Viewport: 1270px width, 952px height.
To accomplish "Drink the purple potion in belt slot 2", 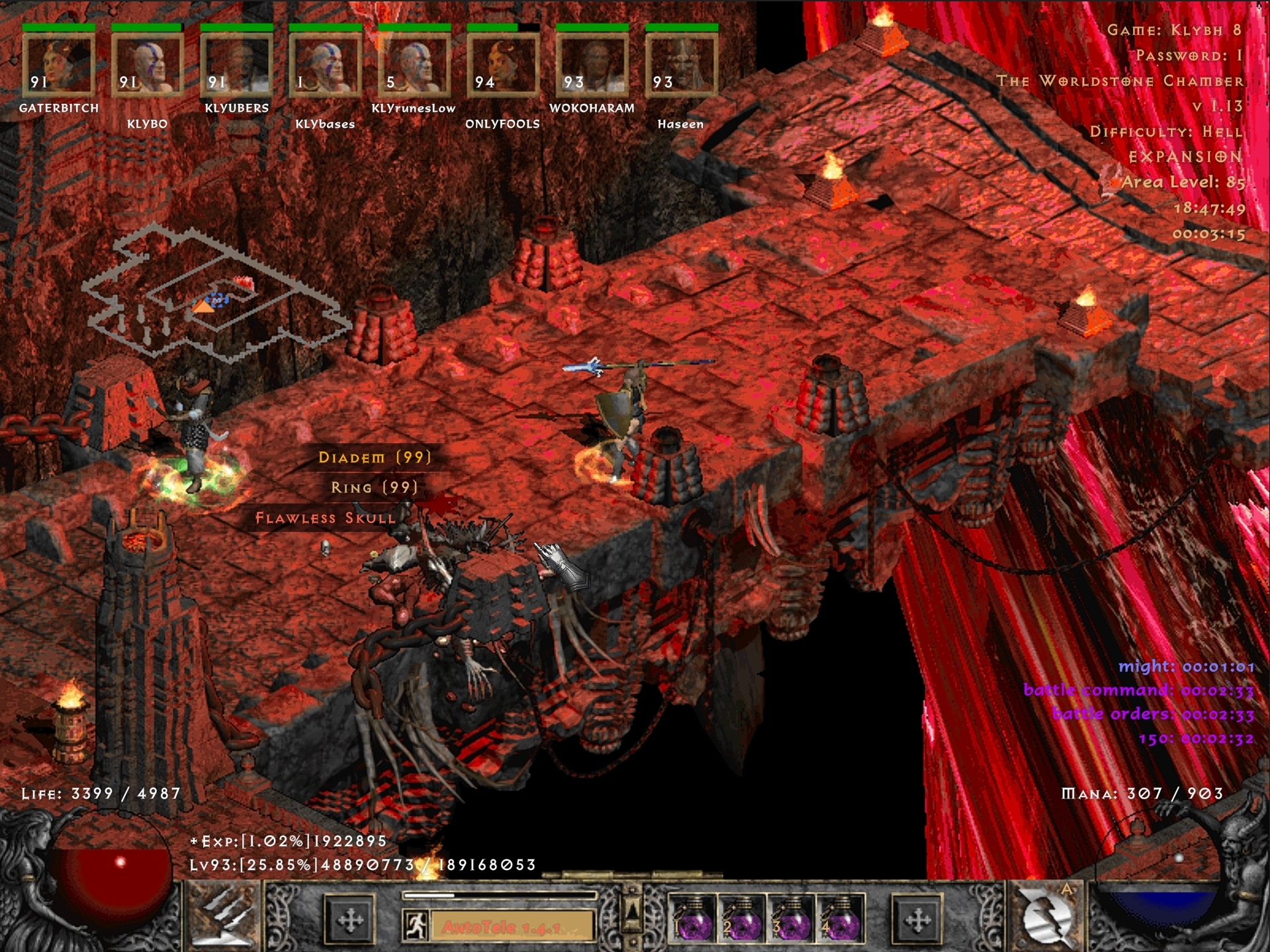I will point(741,919).
